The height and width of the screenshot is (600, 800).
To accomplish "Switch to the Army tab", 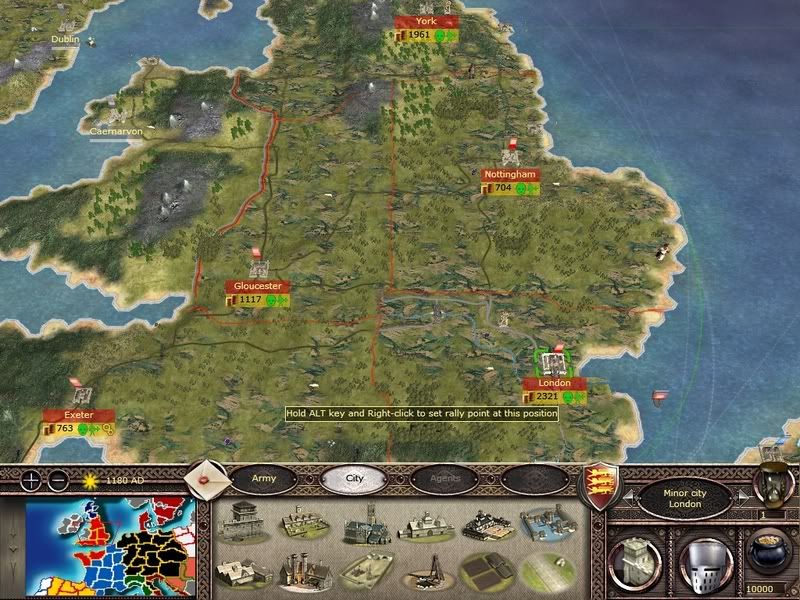I will tap(263, 479).
